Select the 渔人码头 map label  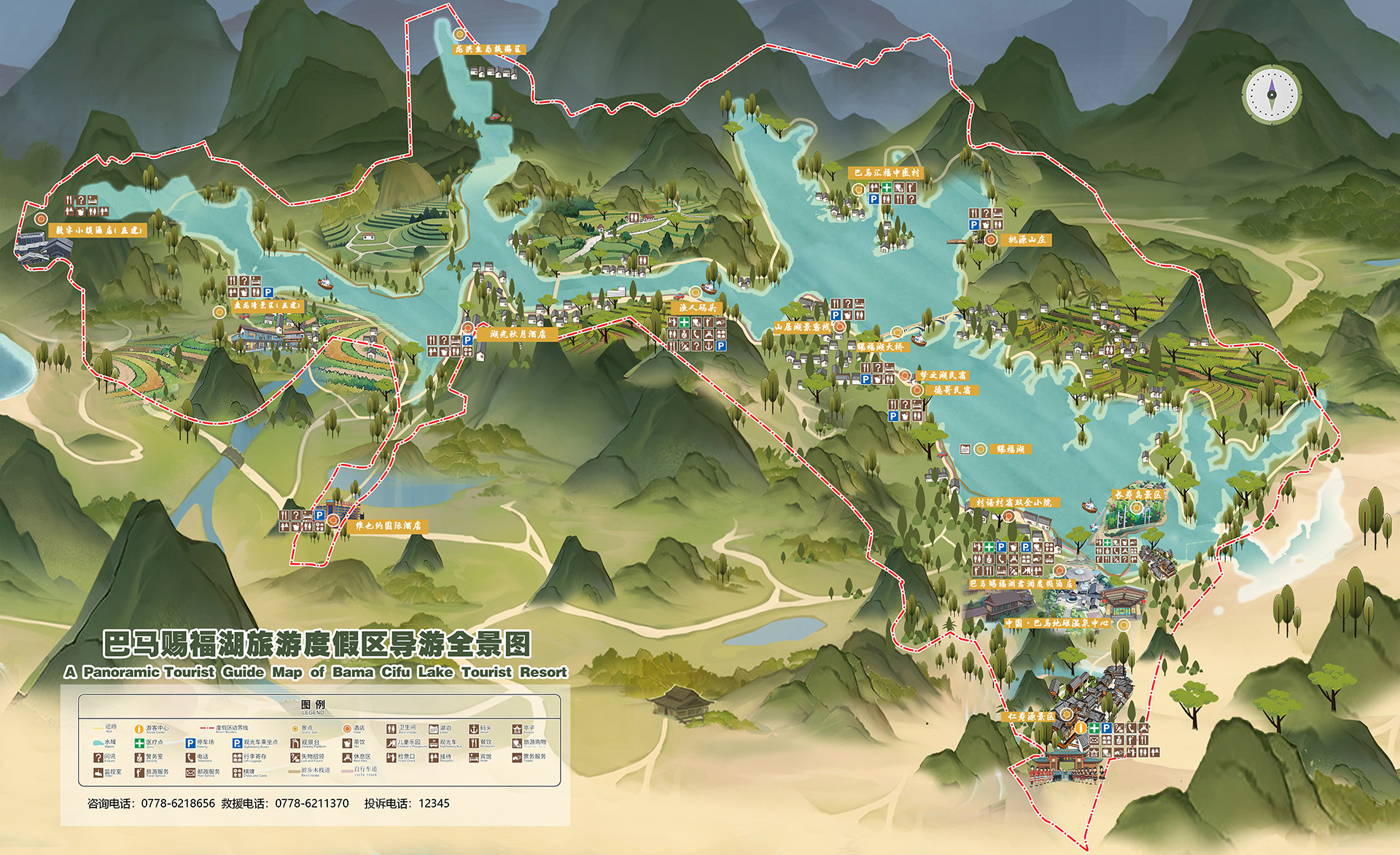pos(698,307)
